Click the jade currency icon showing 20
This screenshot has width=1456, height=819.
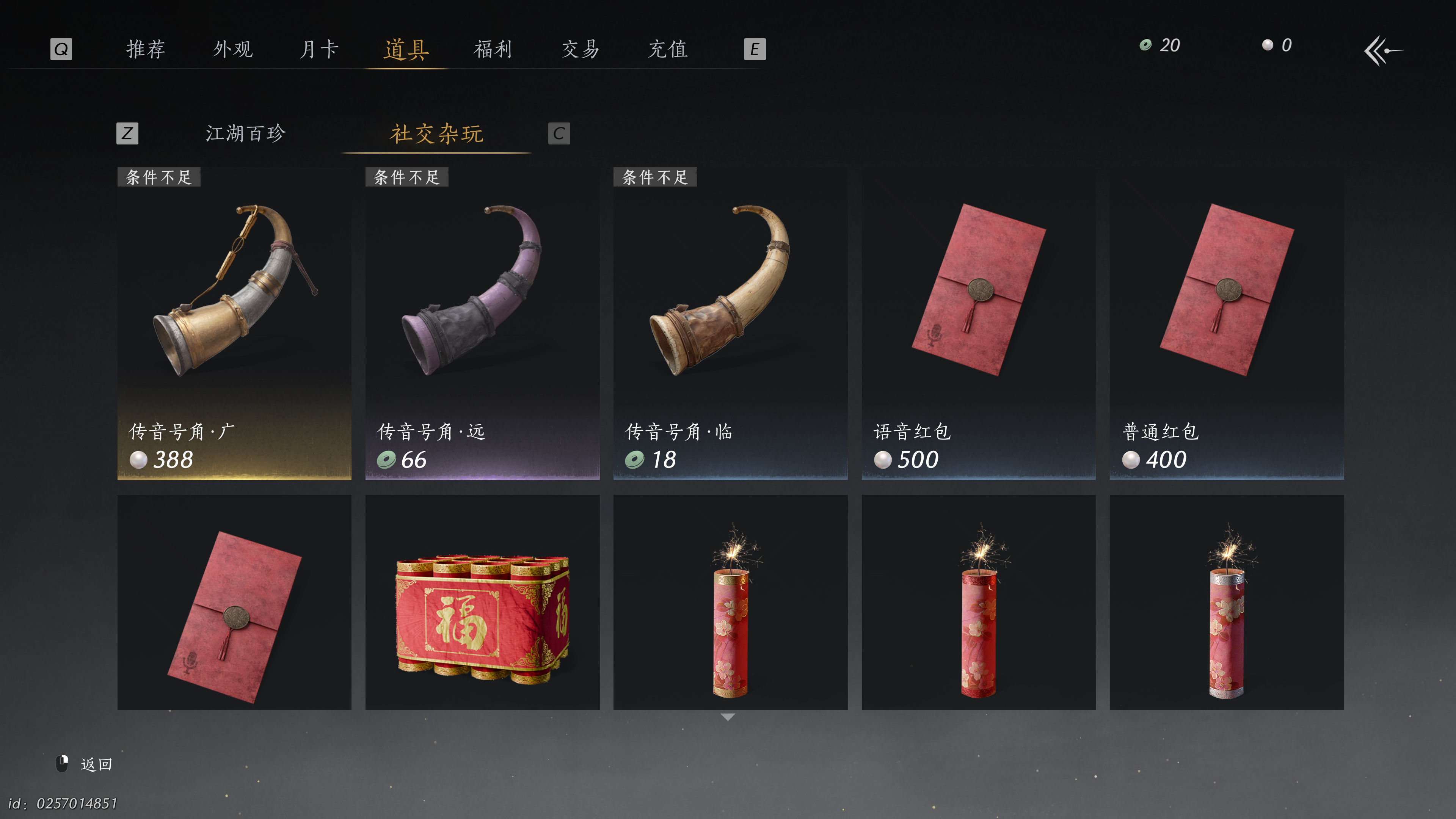(x=1145, y=46)
